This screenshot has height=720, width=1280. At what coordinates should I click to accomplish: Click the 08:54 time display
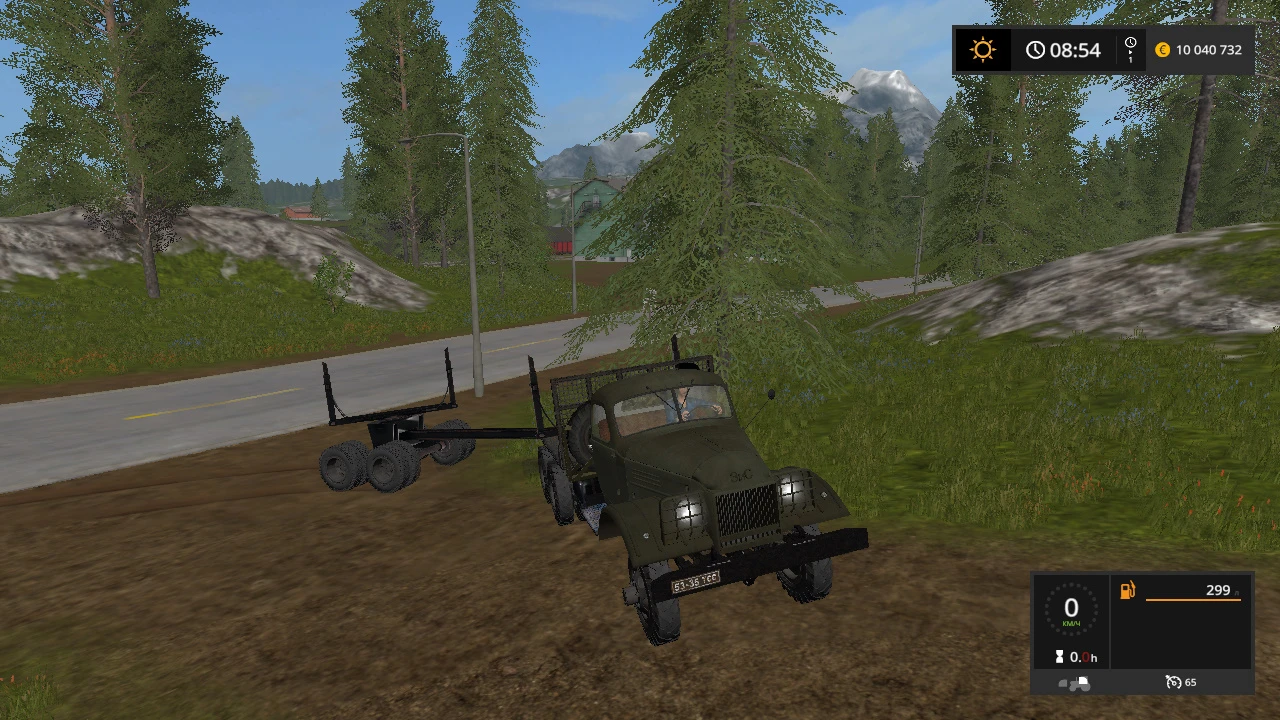[1076, 49]
